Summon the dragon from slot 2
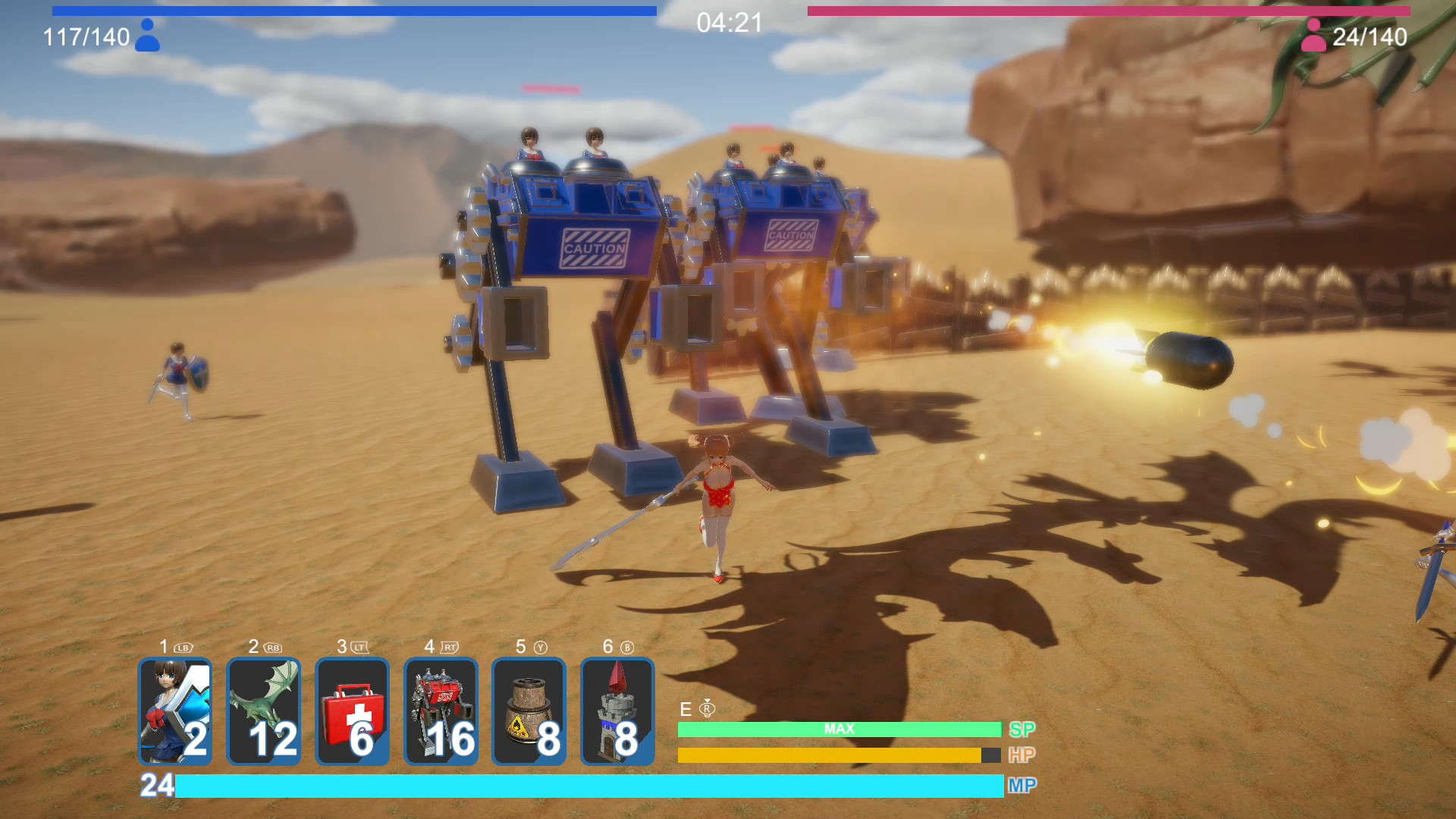Image resolution: width=1456 pixels, height=819 pixels. point(264,711)
